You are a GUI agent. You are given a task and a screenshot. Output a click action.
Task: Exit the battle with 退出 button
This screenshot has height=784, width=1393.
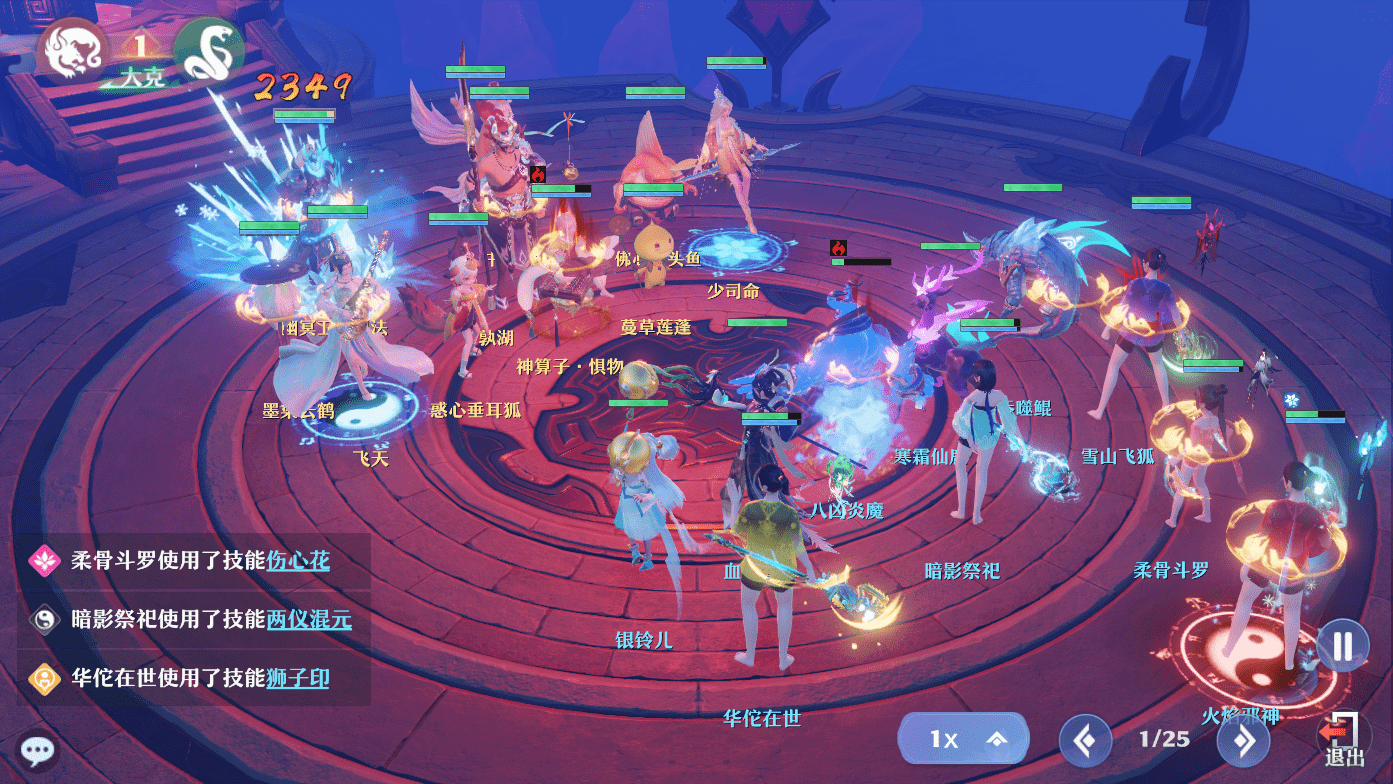[x=1344, y=740]
